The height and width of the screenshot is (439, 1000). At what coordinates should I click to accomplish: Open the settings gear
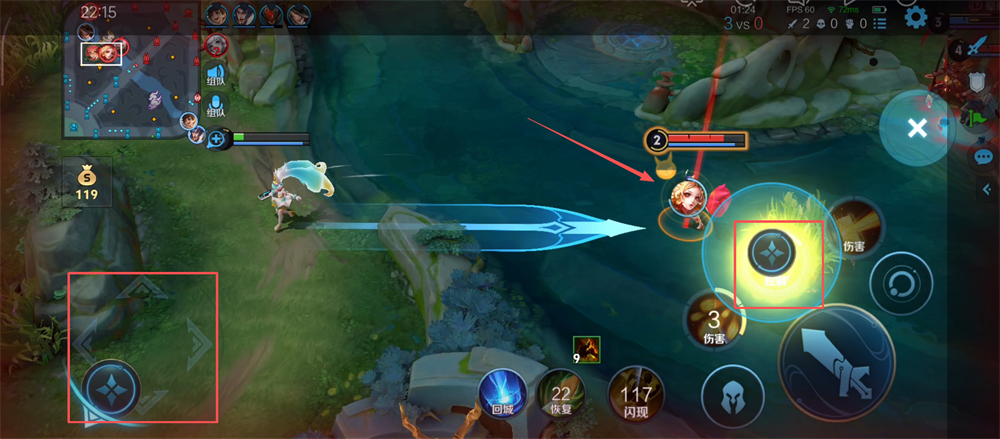914,17
